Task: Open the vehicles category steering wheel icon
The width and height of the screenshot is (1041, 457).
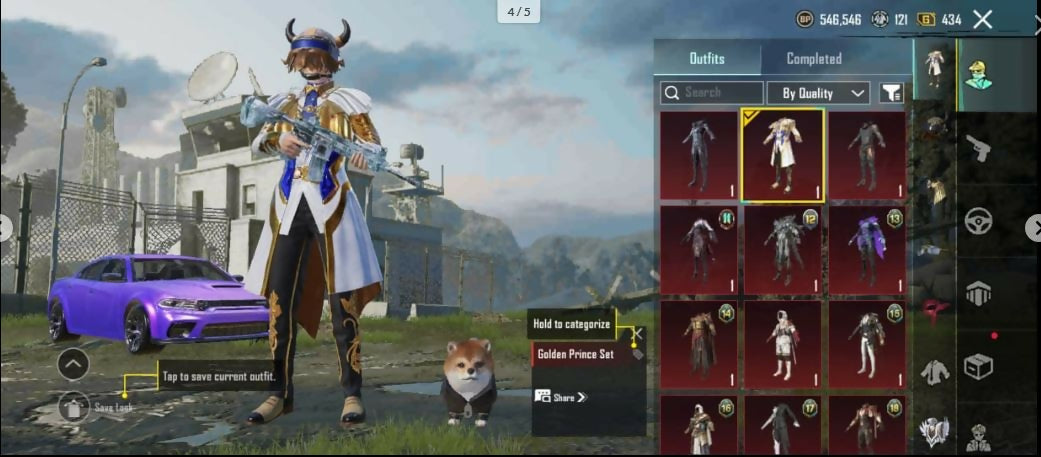Action: [978, 221]
